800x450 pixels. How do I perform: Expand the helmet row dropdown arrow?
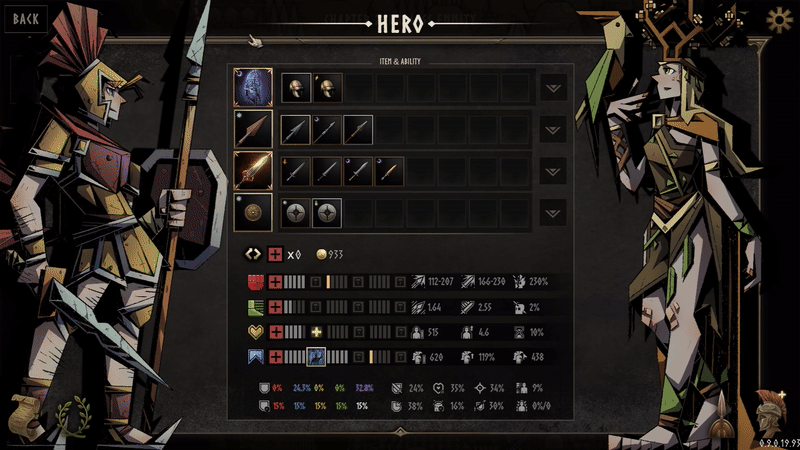coord(553,88)
